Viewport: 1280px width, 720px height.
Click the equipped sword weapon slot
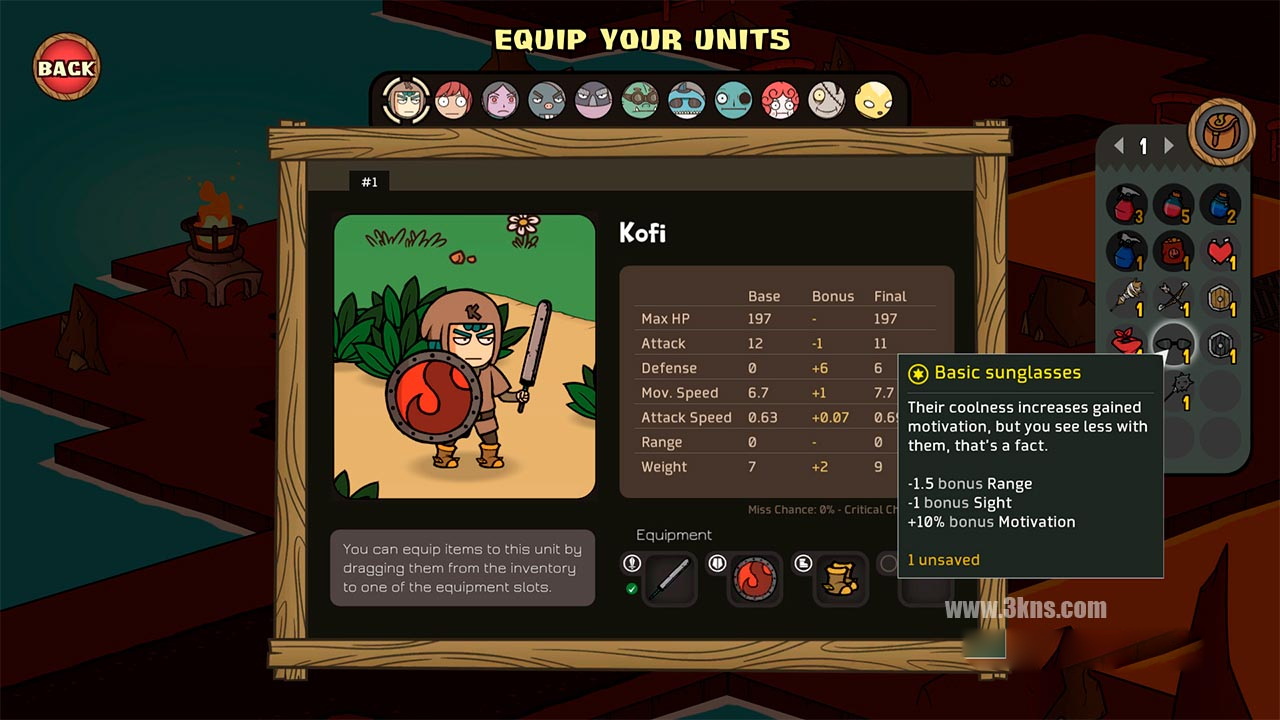(669, 580)
